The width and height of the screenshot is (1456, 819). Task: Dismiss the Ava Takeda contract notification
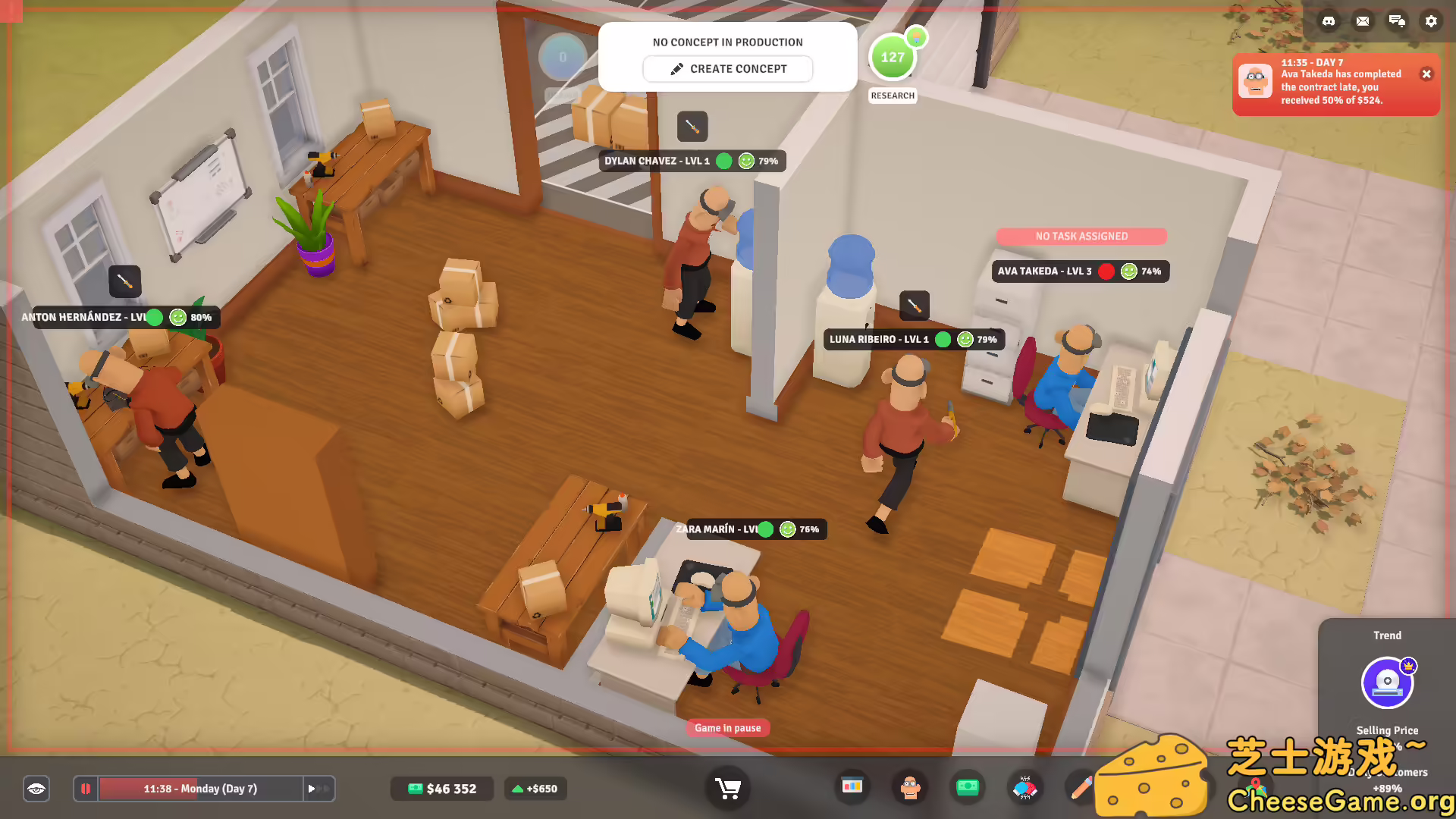[x=1427, y=74]
